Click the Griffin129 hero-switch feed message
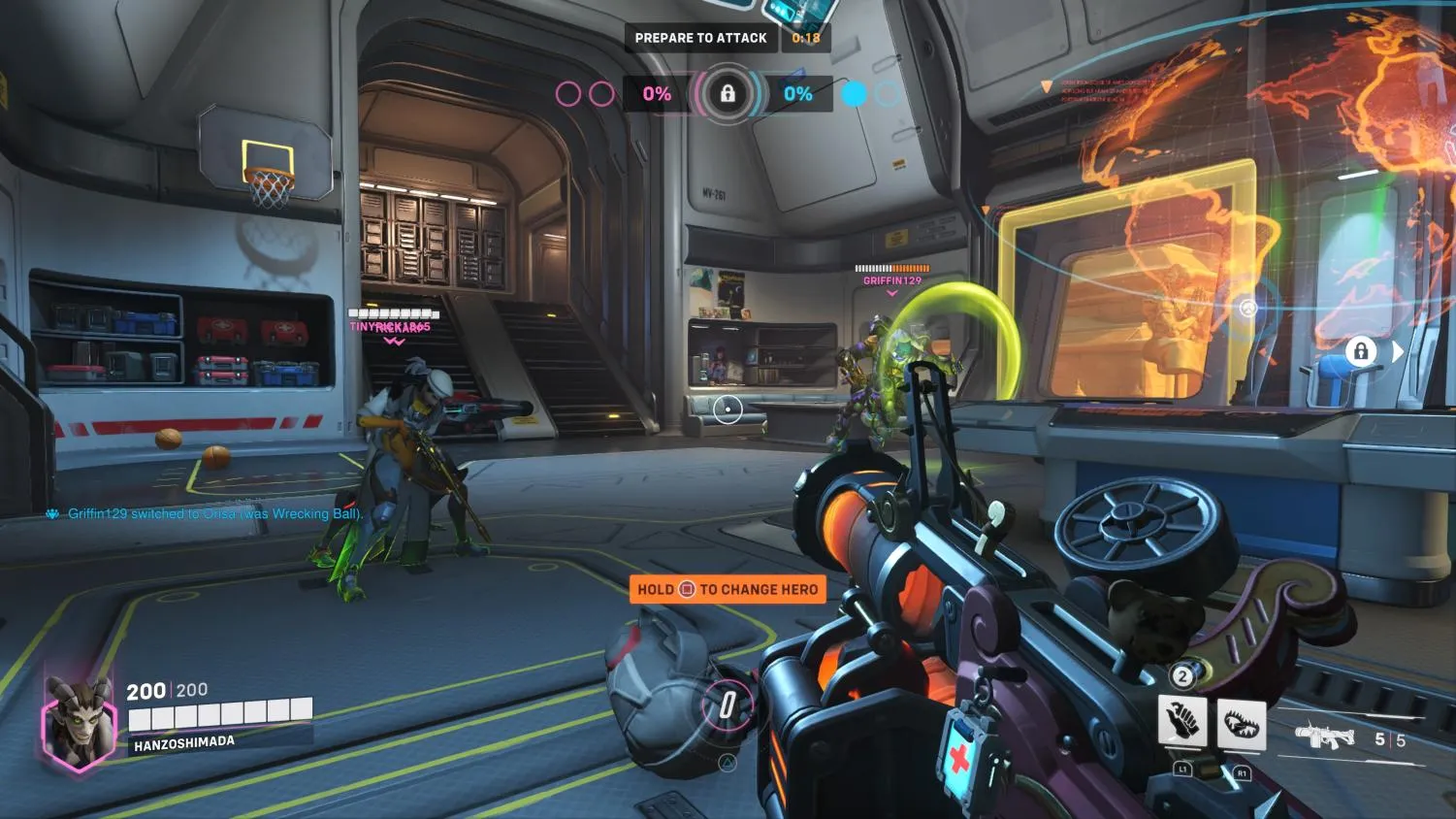Screen dimensions: 1456x819 point(214,513)
